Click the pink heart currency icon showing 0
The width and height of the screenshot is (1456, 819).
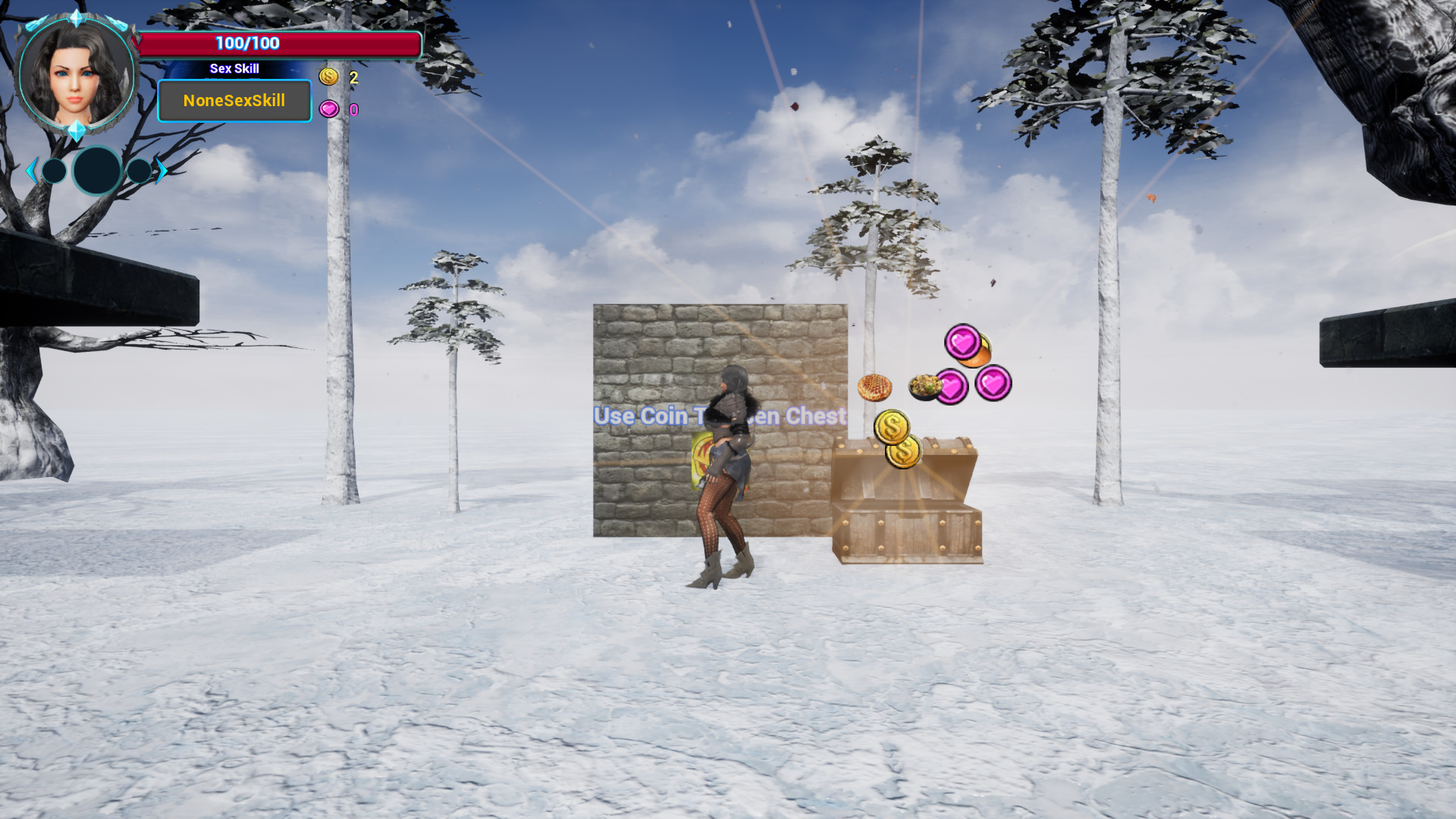point(329,108)
